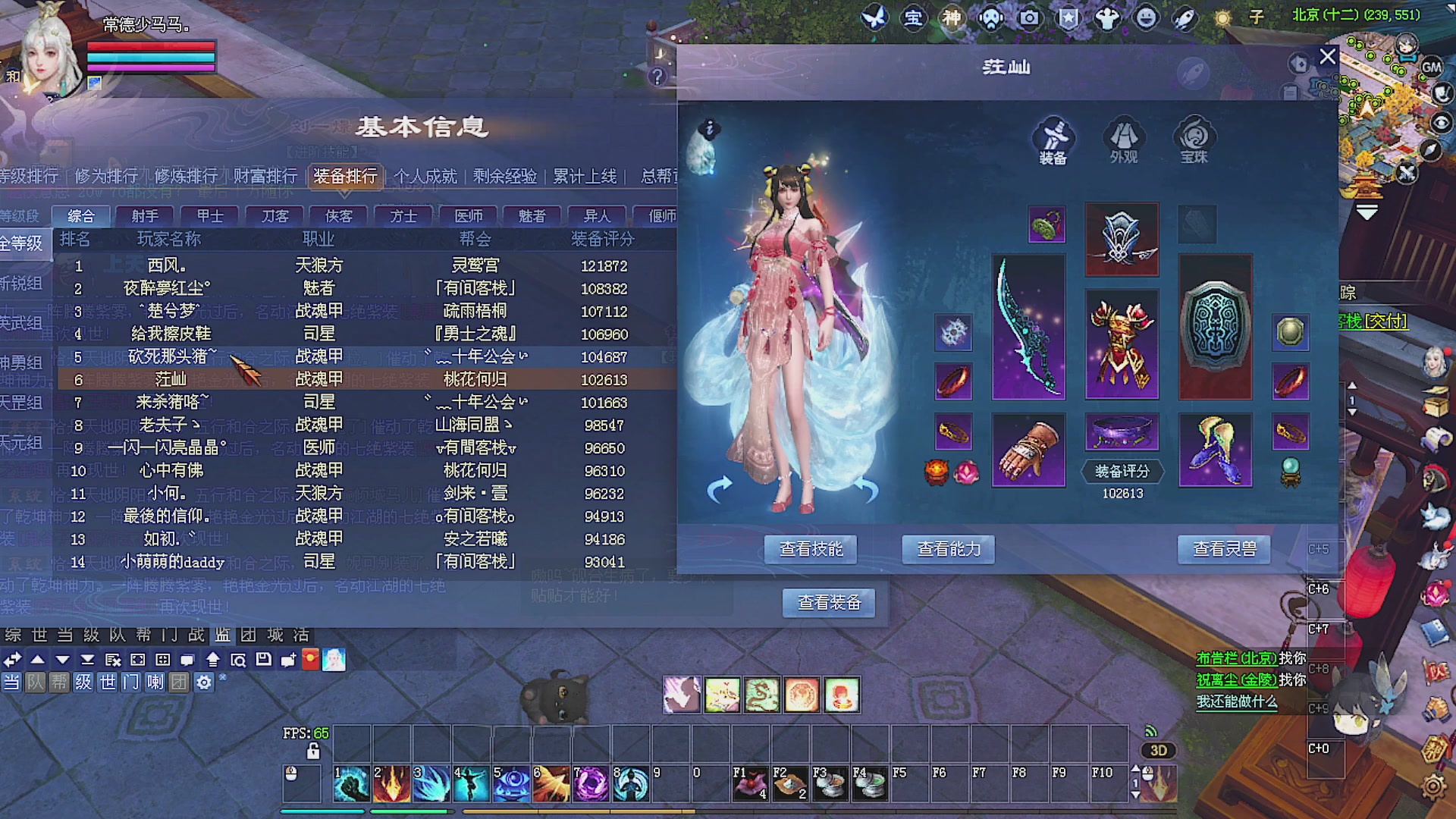Open the 宝 treasure icon on top bar
The image size is (1456, 819).
tap(914, 19)
